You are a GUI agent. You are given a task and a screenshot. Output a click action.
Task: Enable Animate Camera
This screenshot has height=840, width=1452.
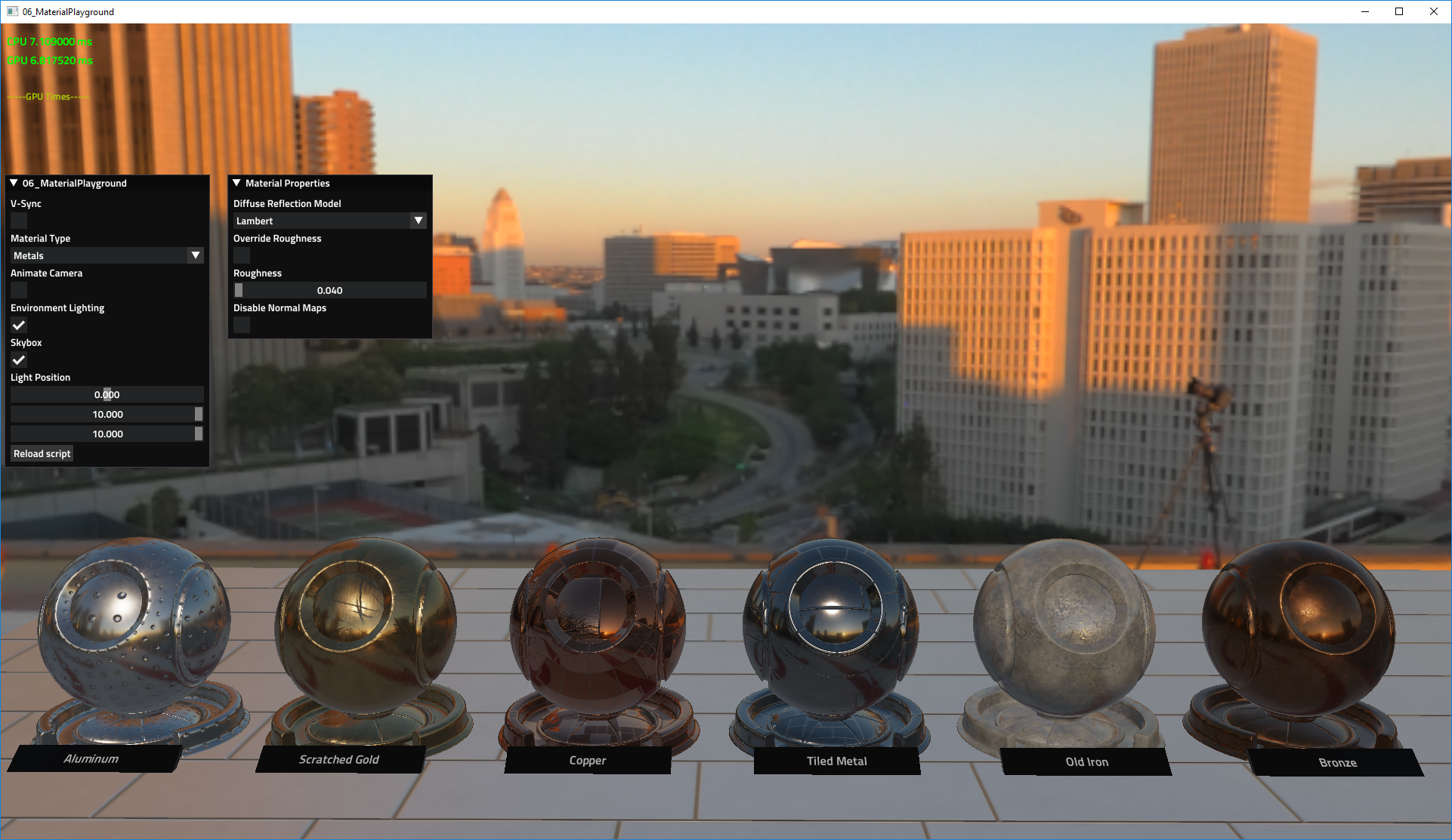tap(18, 290)
